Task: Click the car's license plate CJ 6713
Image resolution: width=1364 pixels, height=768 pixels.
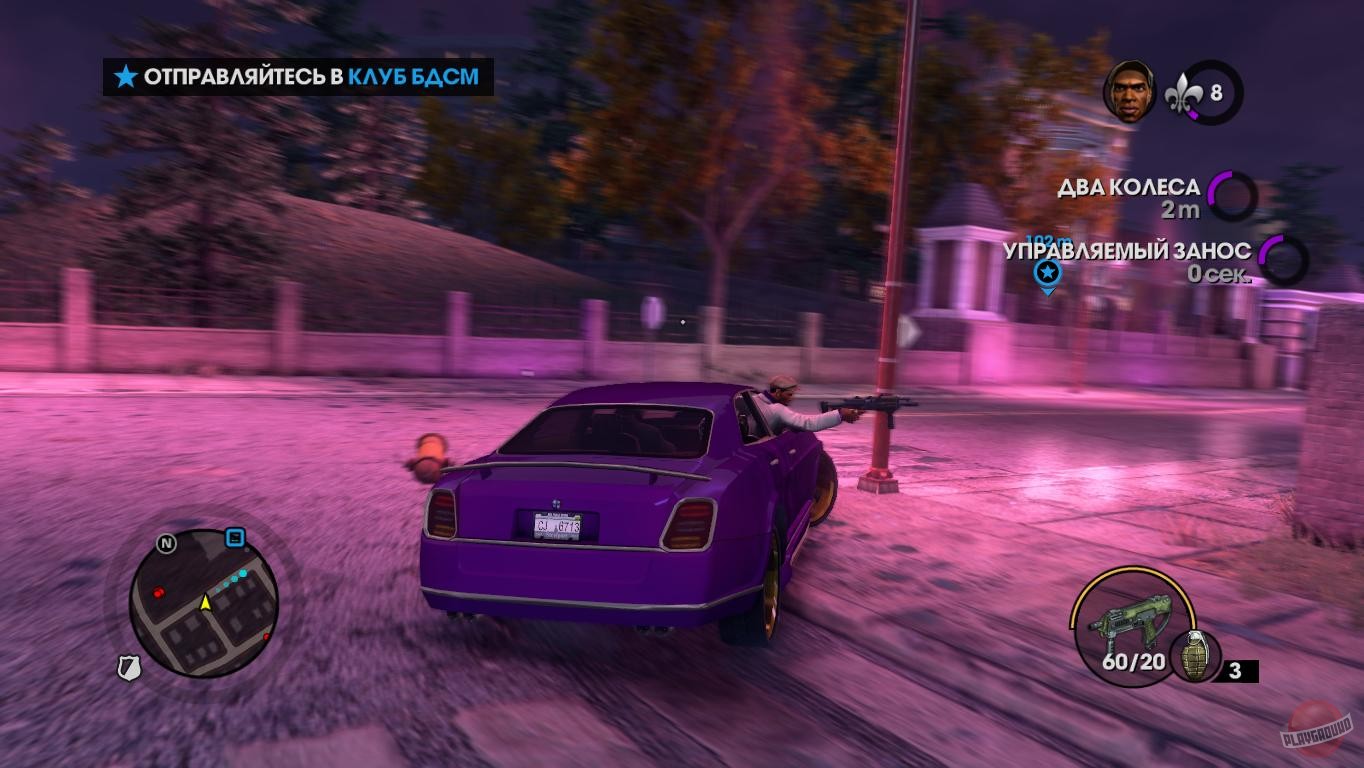Action: tap(557, 525)
